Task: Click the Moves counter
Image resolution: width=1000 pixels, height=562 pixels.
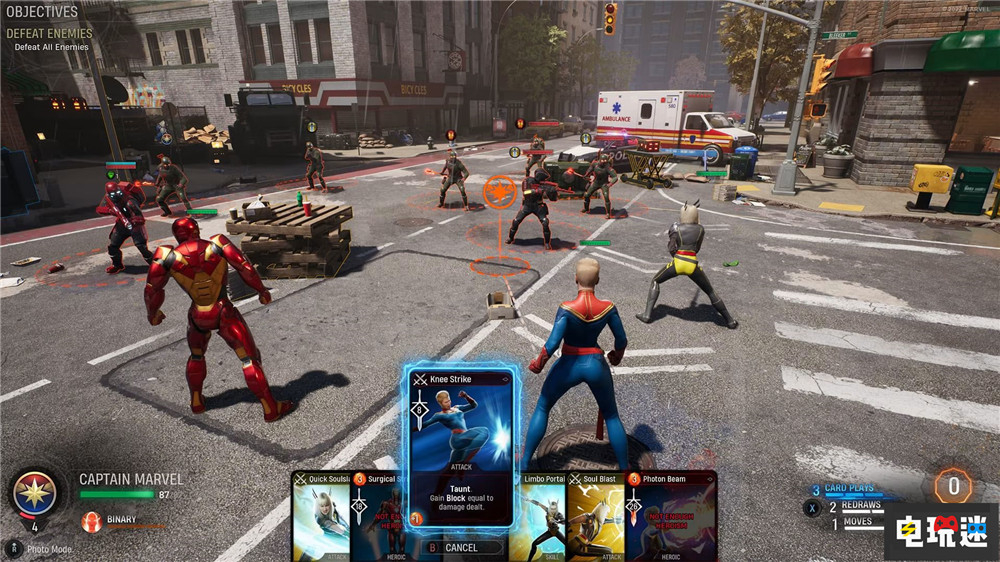Action: pyautogui.click(x=857, y=522)
